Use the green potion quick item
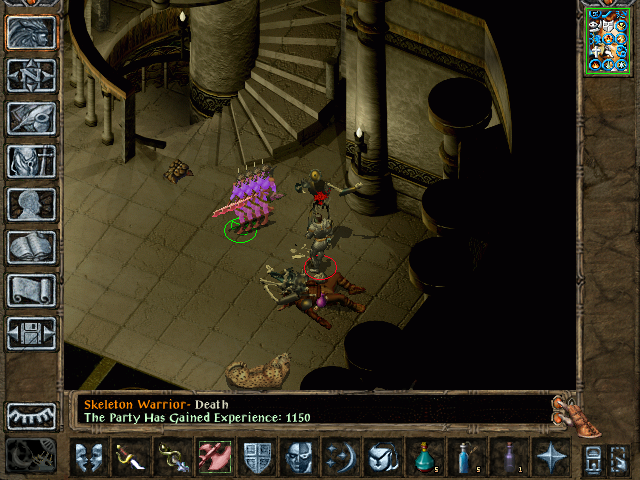 pyautogui.click(x=424, y=458)
